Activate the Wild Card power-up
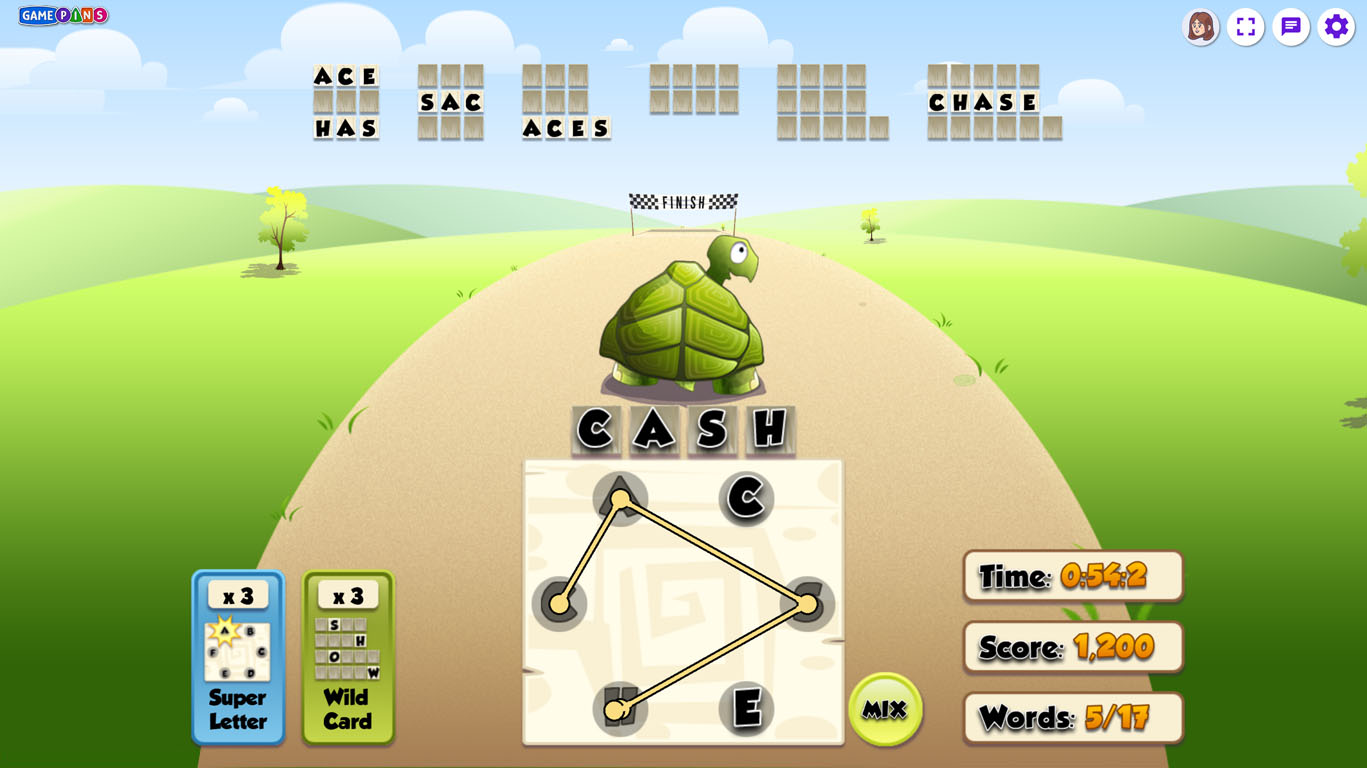This screenshot has width=1367, height=768. 348,657
